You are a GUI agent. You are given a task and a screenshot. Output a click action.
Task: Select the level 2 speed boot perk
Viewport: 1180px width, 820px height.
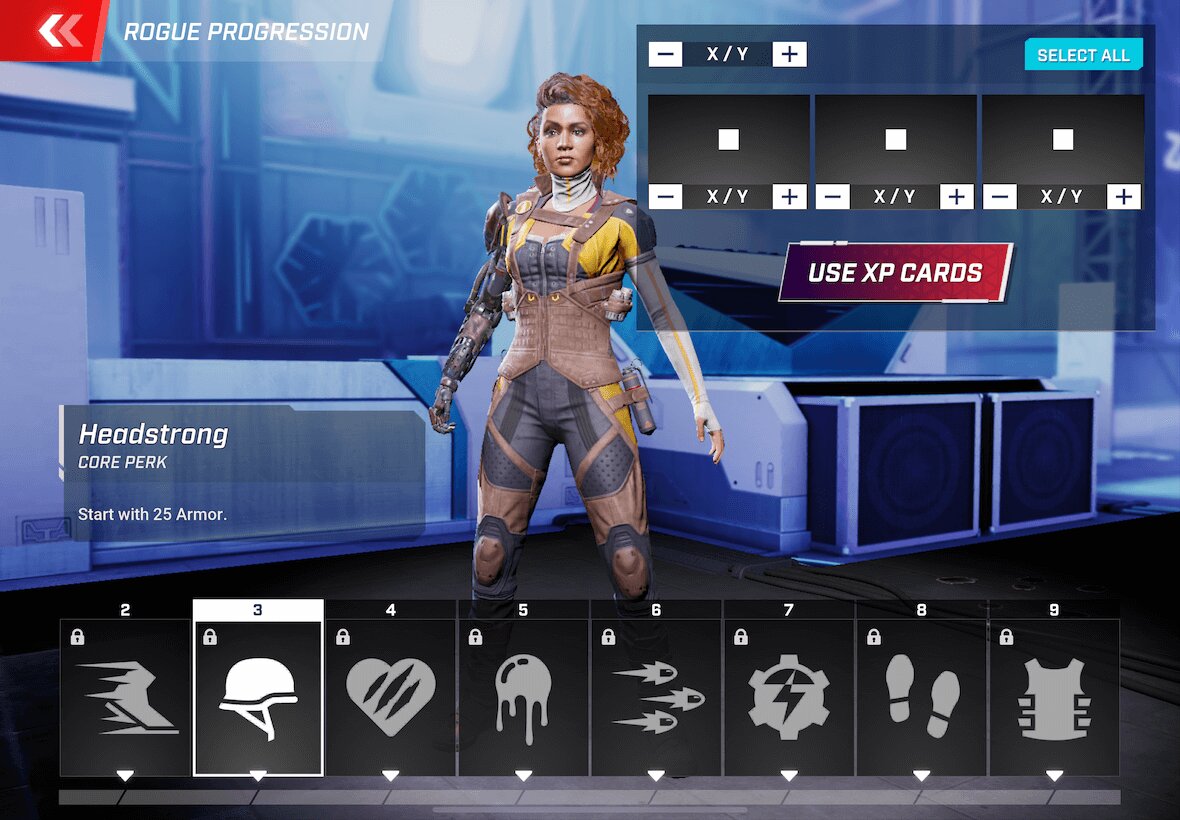point(125,697)
